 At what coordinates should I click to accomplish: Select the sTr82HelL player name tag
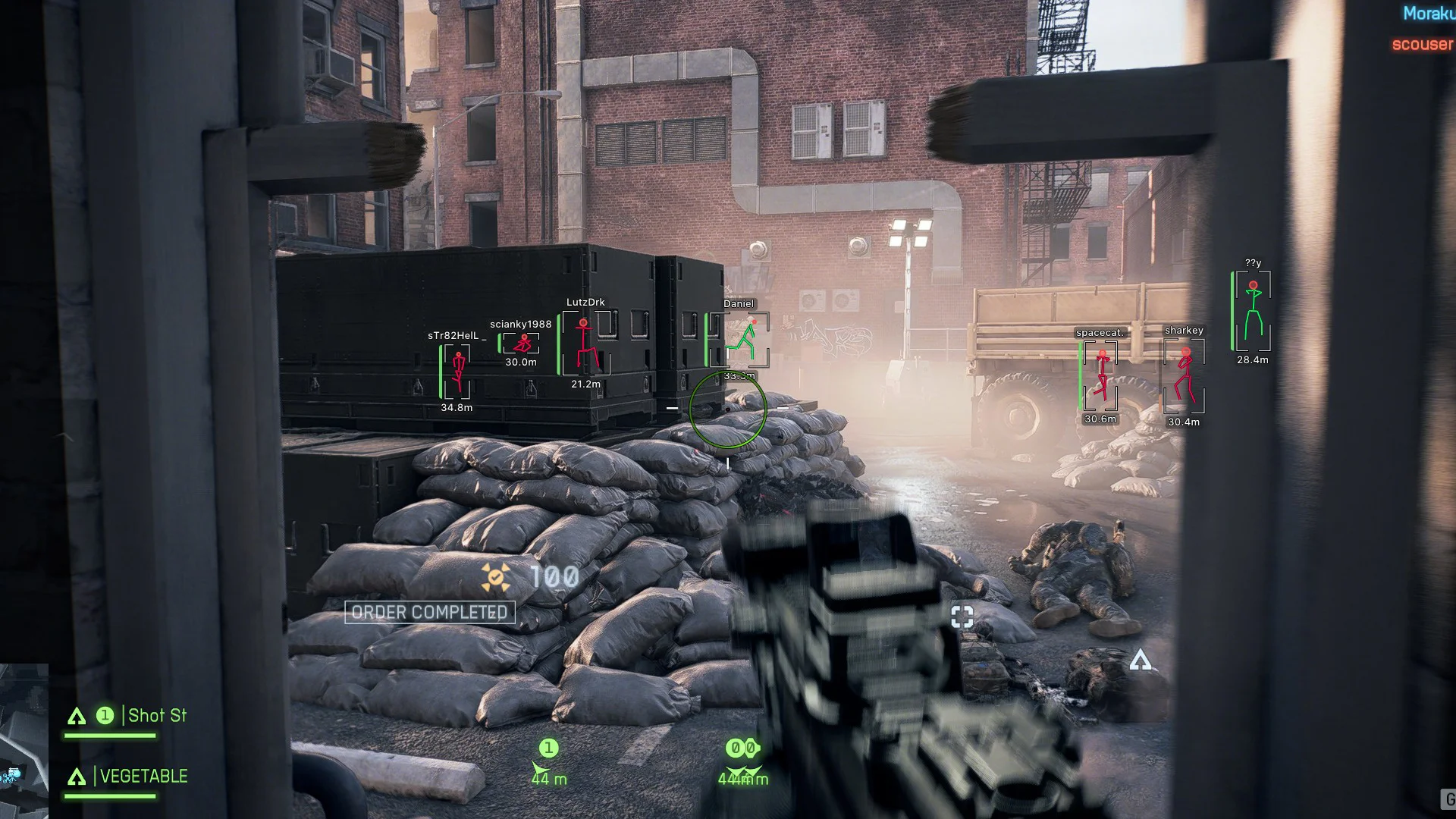[x=453, y=336]
